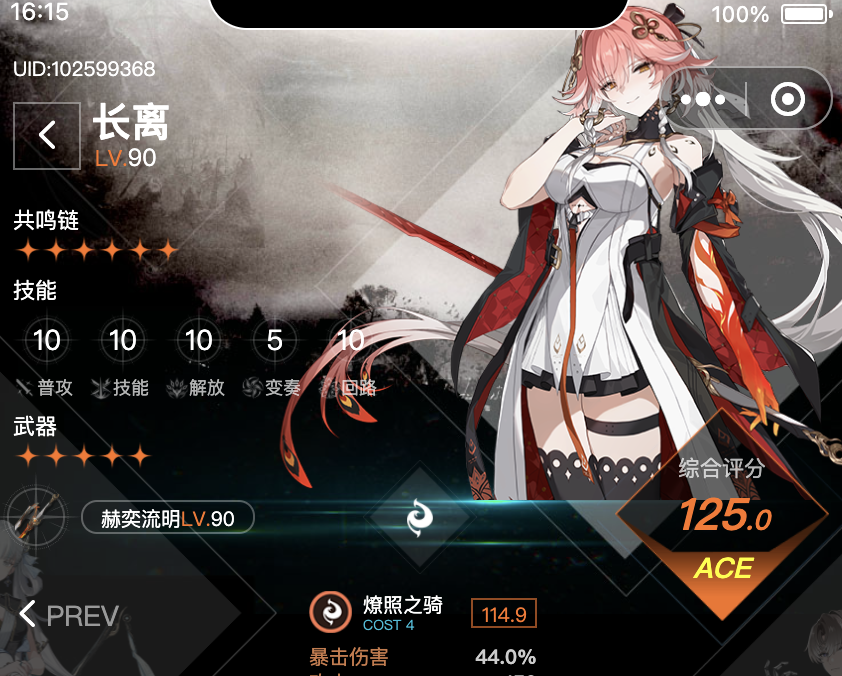
Task: Tap the weapon icon beside 赫奕流明
Action: point(33,518)
